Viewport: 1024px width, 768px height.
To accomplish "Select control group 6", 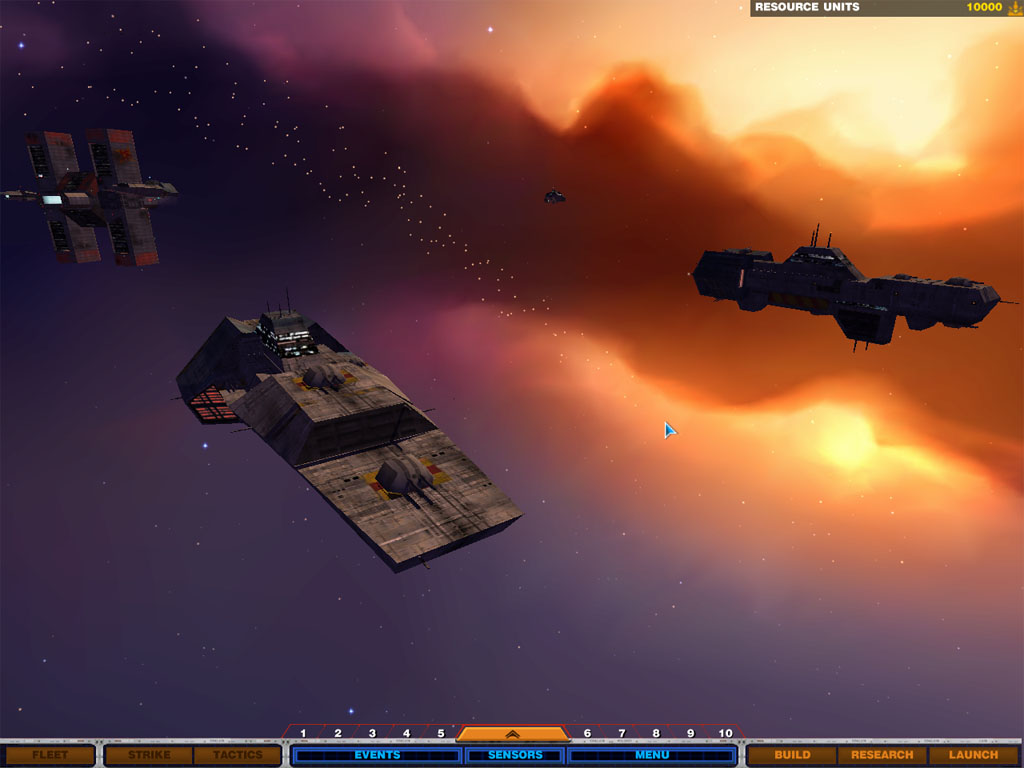I will [587, 734].
